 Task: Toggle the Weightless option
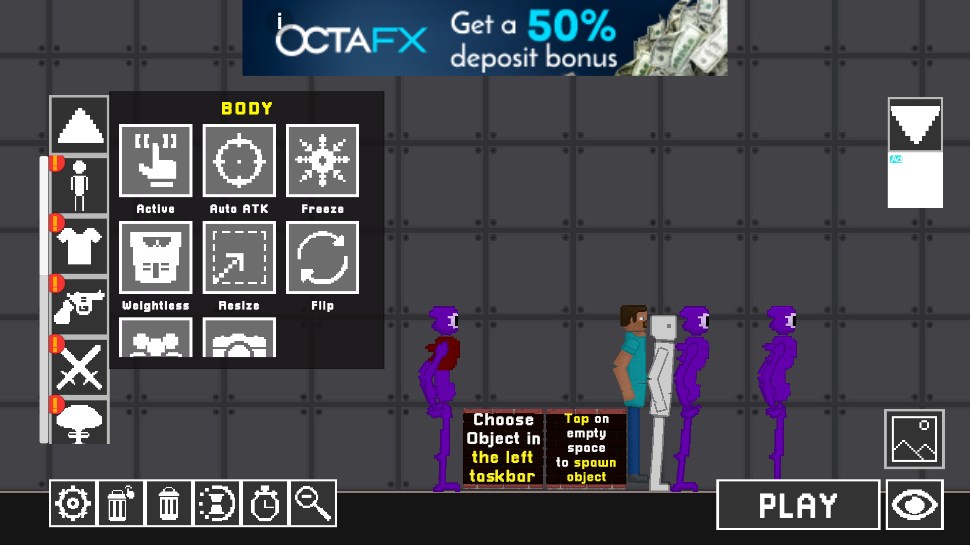[x=156, y=257]
